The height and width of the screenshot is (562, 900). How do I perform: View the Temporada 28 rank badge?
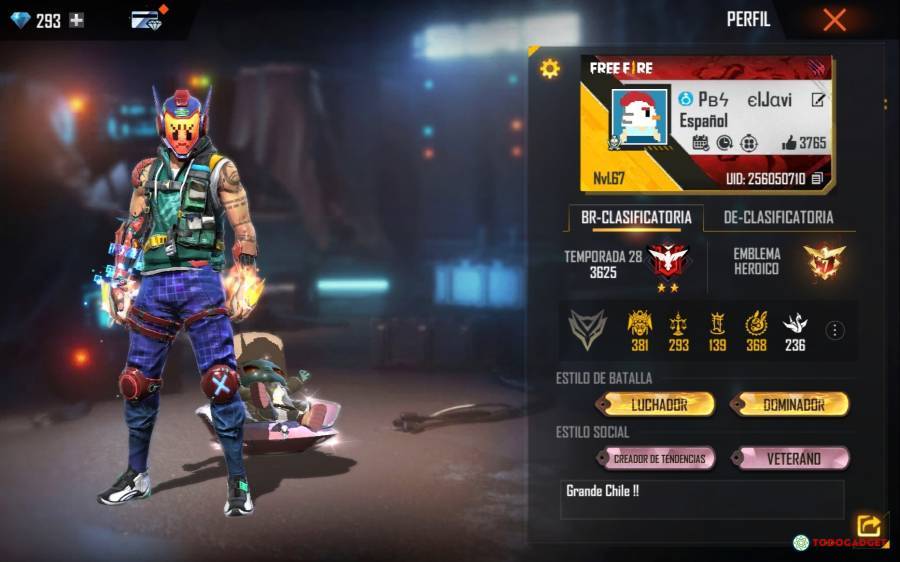666,261
